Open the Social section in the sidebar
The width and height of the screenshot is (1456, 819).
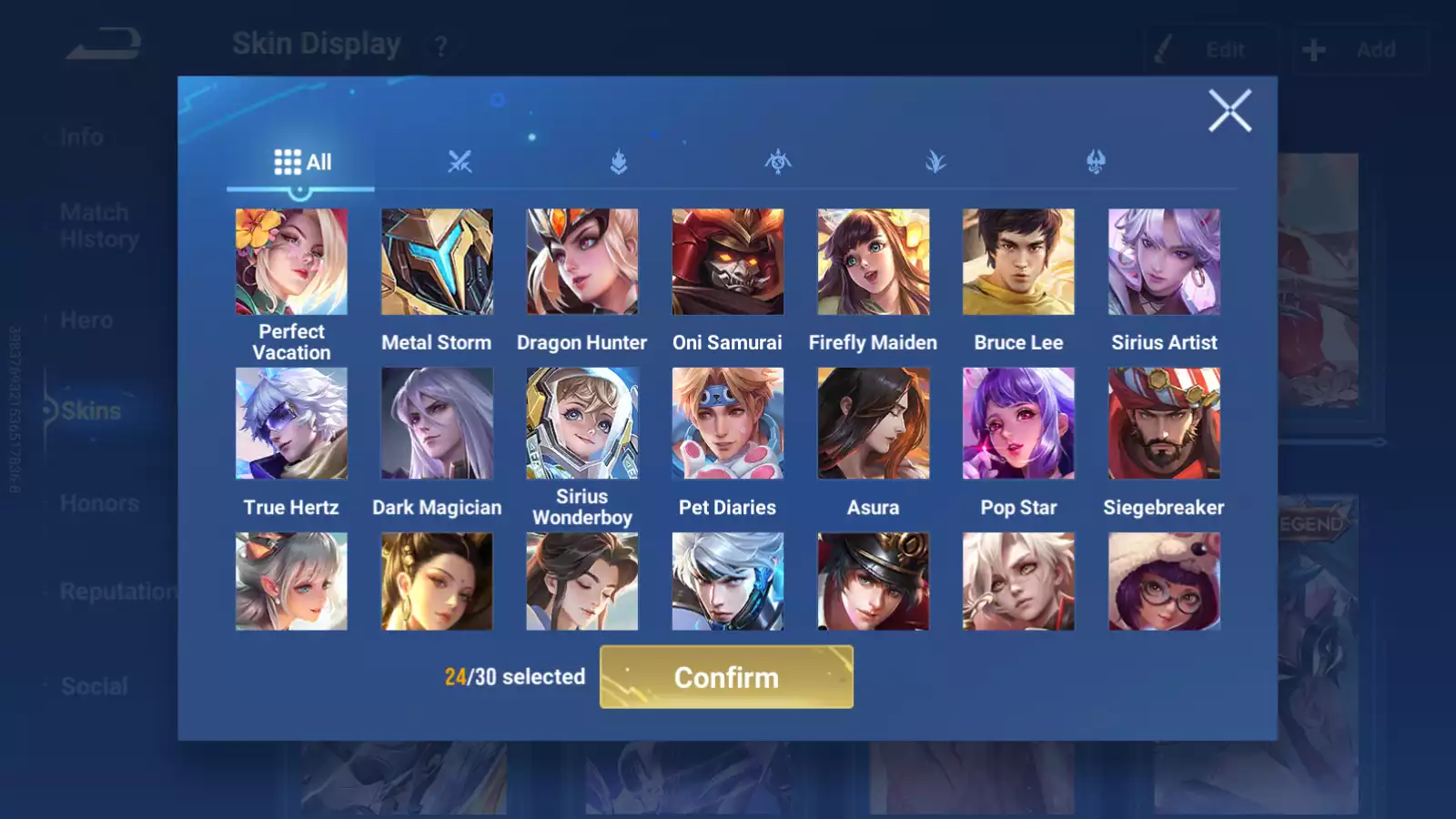click(95, 685)
